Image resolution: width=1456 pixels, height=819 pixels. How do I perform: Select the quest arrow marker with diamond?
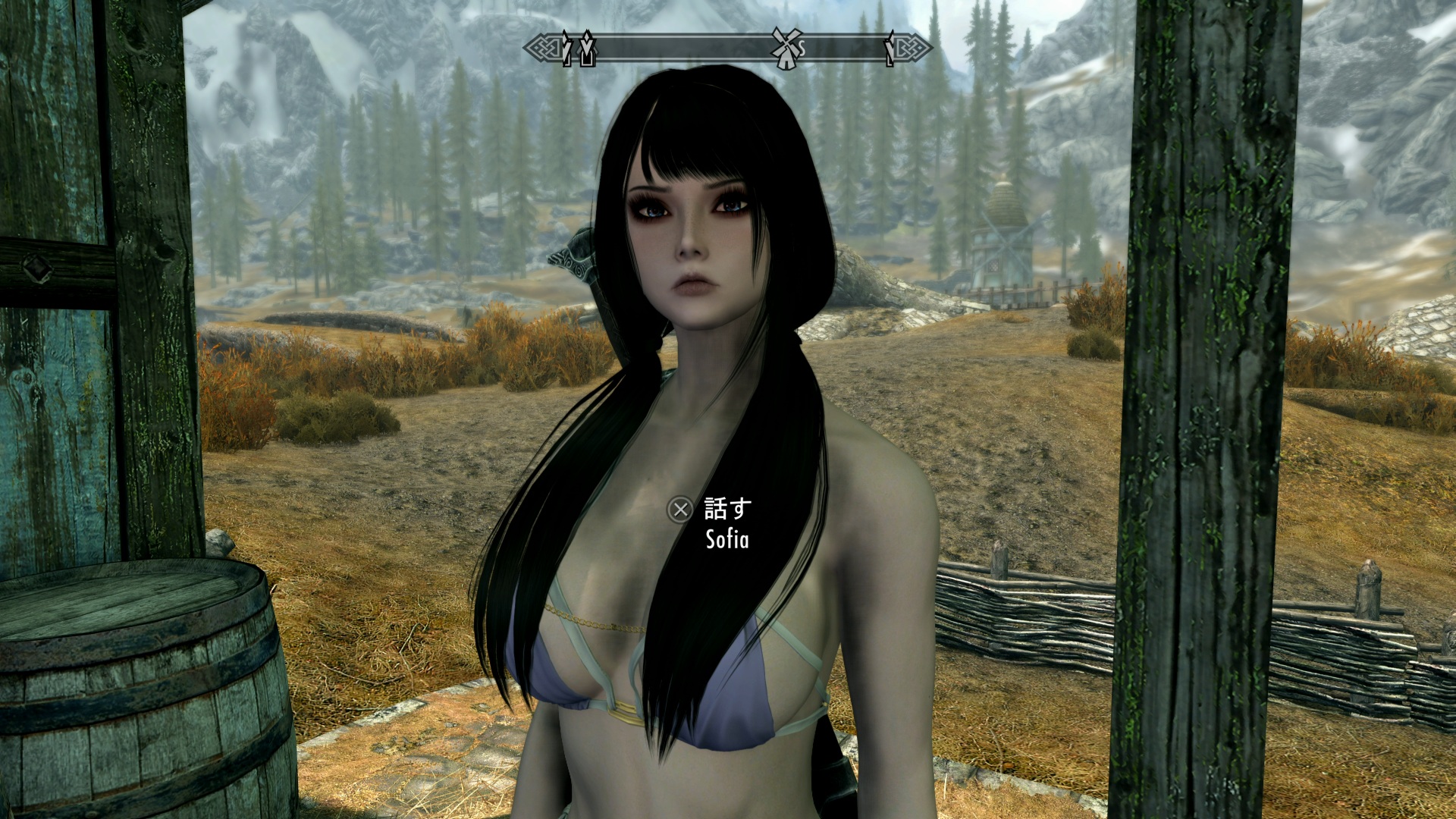[587, 49]
